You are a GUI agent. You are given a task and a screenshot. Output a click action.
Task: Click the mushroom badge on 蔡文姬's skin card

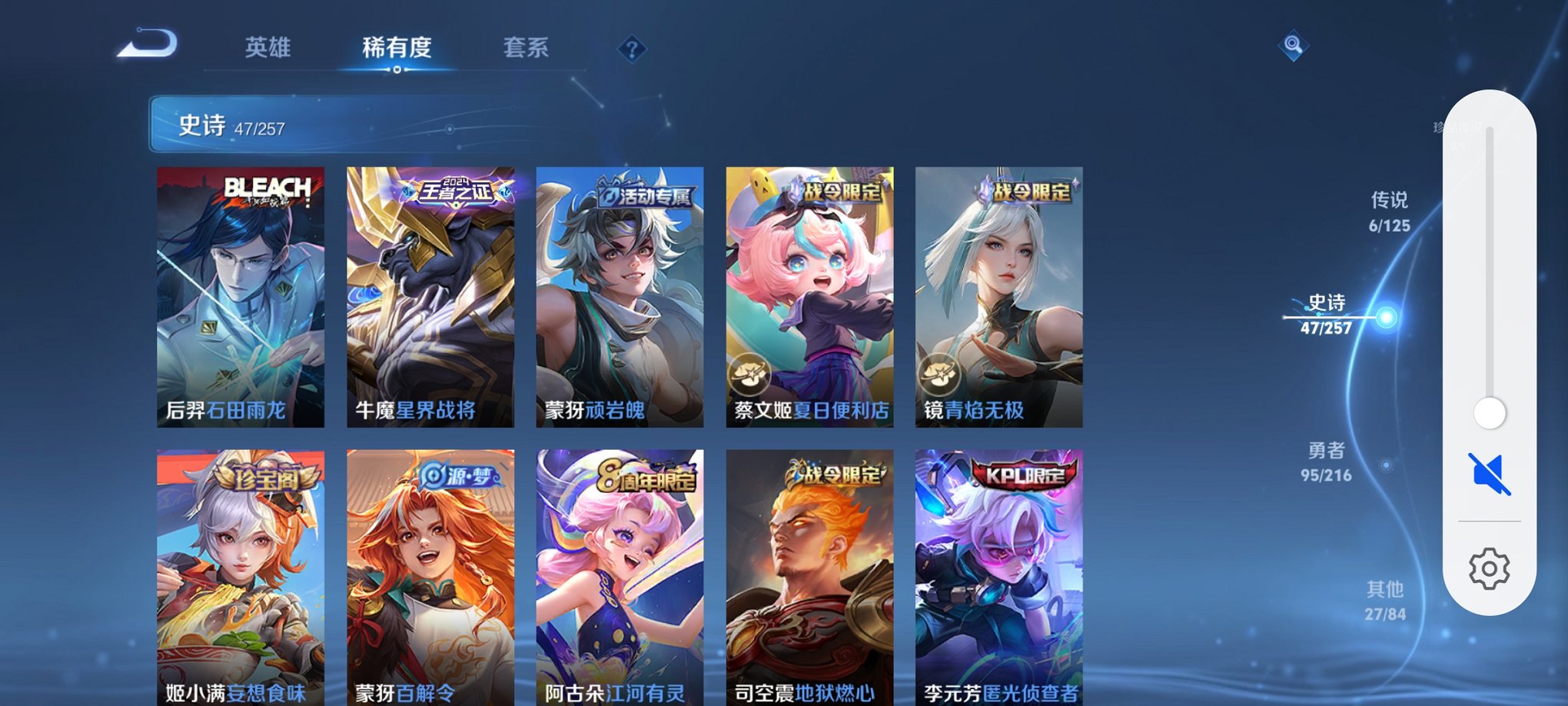click(751, 376)
